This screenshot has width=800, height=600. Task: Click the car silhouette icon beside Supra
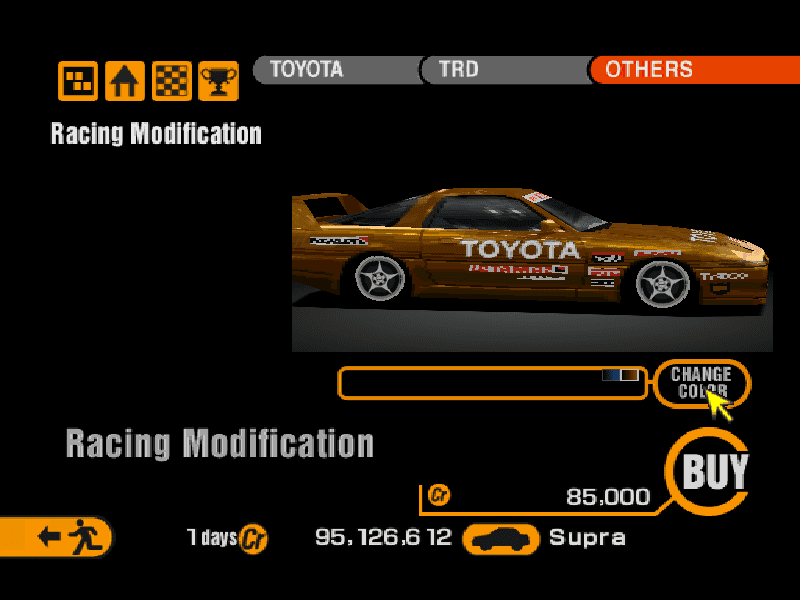501,539
